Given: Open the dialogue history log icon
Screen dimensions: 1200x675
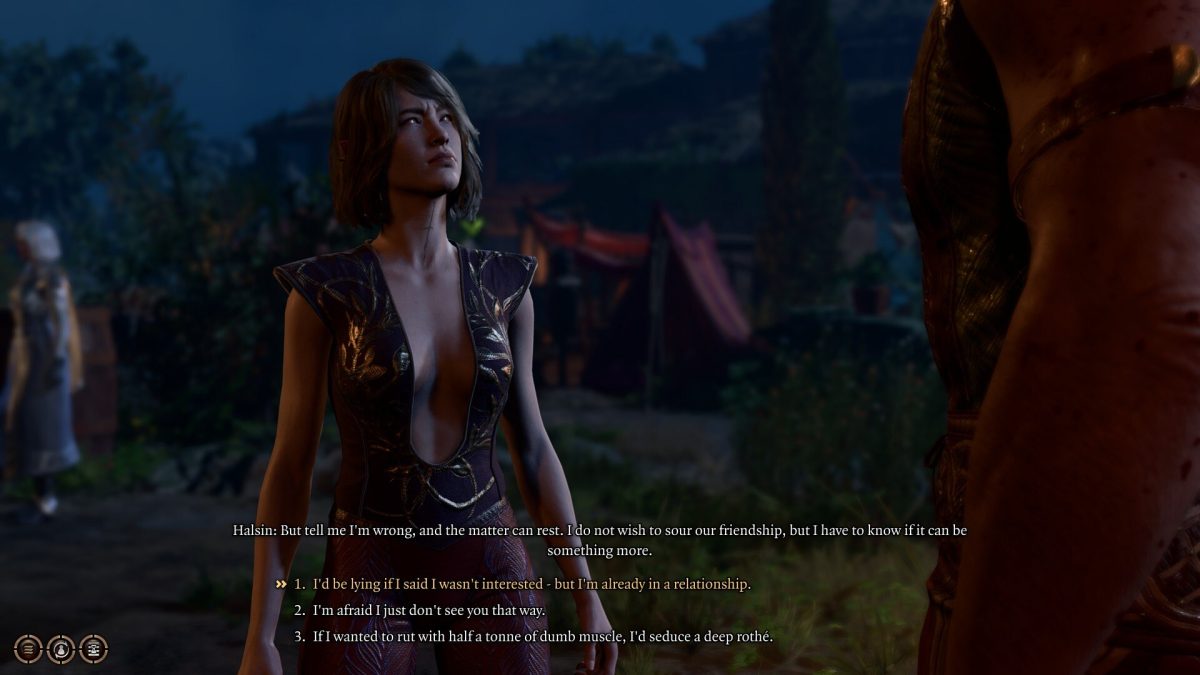Looking at the screenshot, I should (93, 648).
